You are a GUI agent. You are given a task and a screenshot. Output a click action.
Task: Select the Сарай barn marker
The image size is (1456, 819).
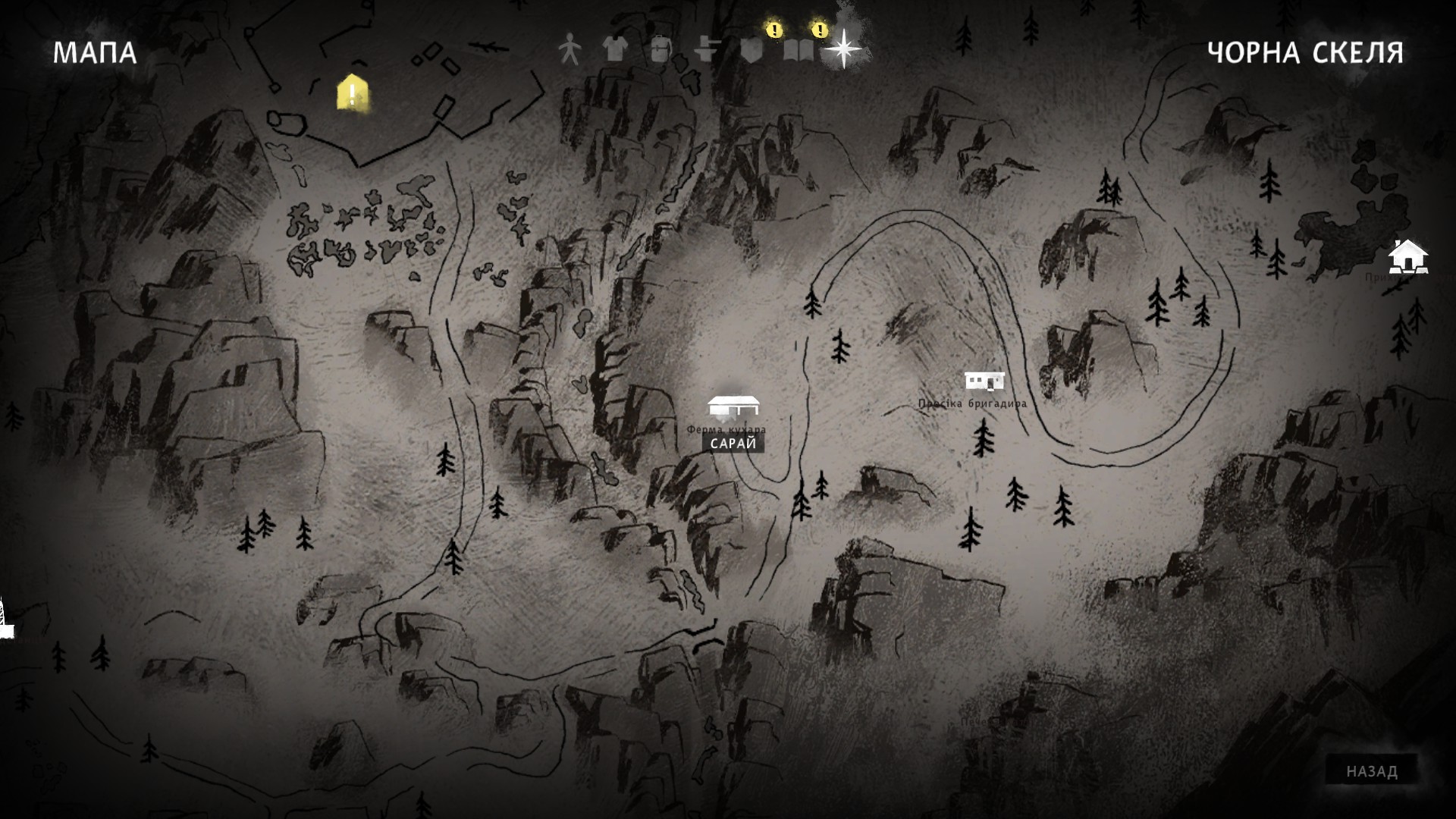coord(733,407)
